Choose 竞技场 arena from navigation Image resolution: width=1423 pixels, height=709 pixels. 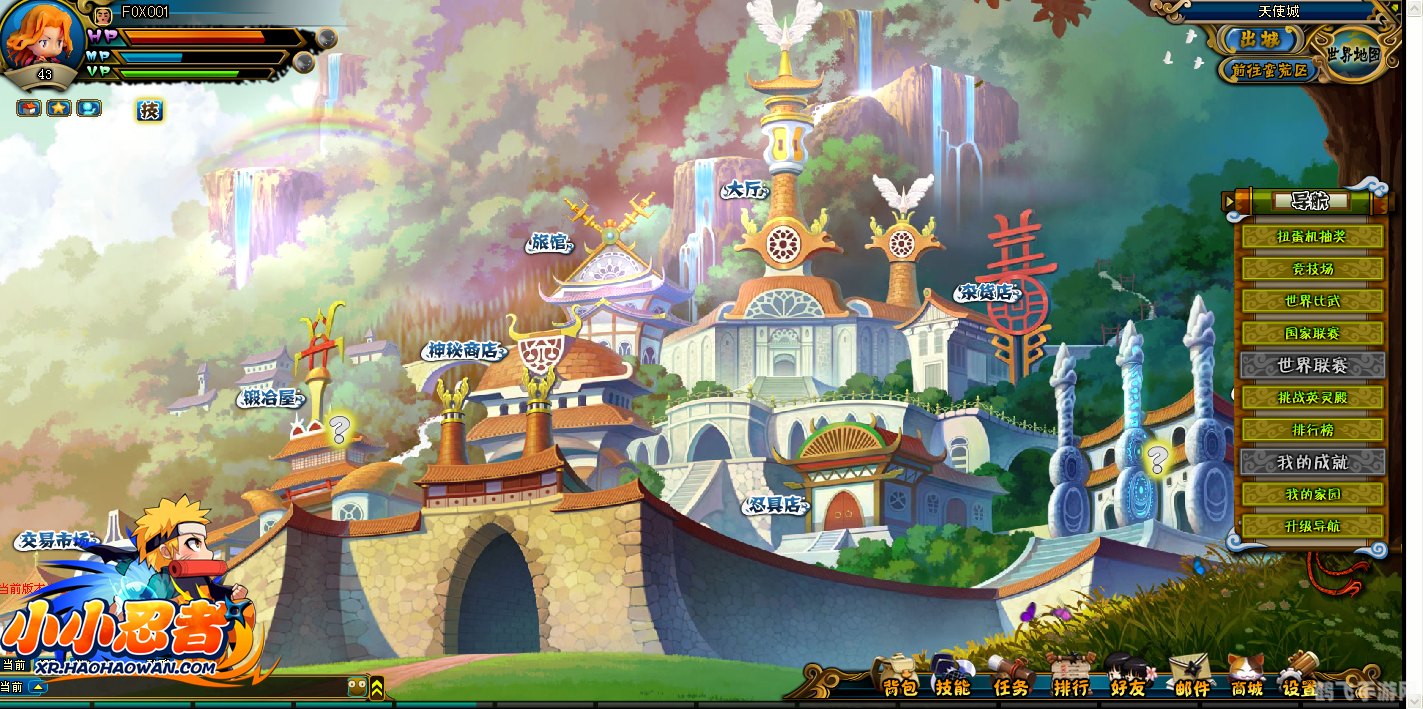1312,269
